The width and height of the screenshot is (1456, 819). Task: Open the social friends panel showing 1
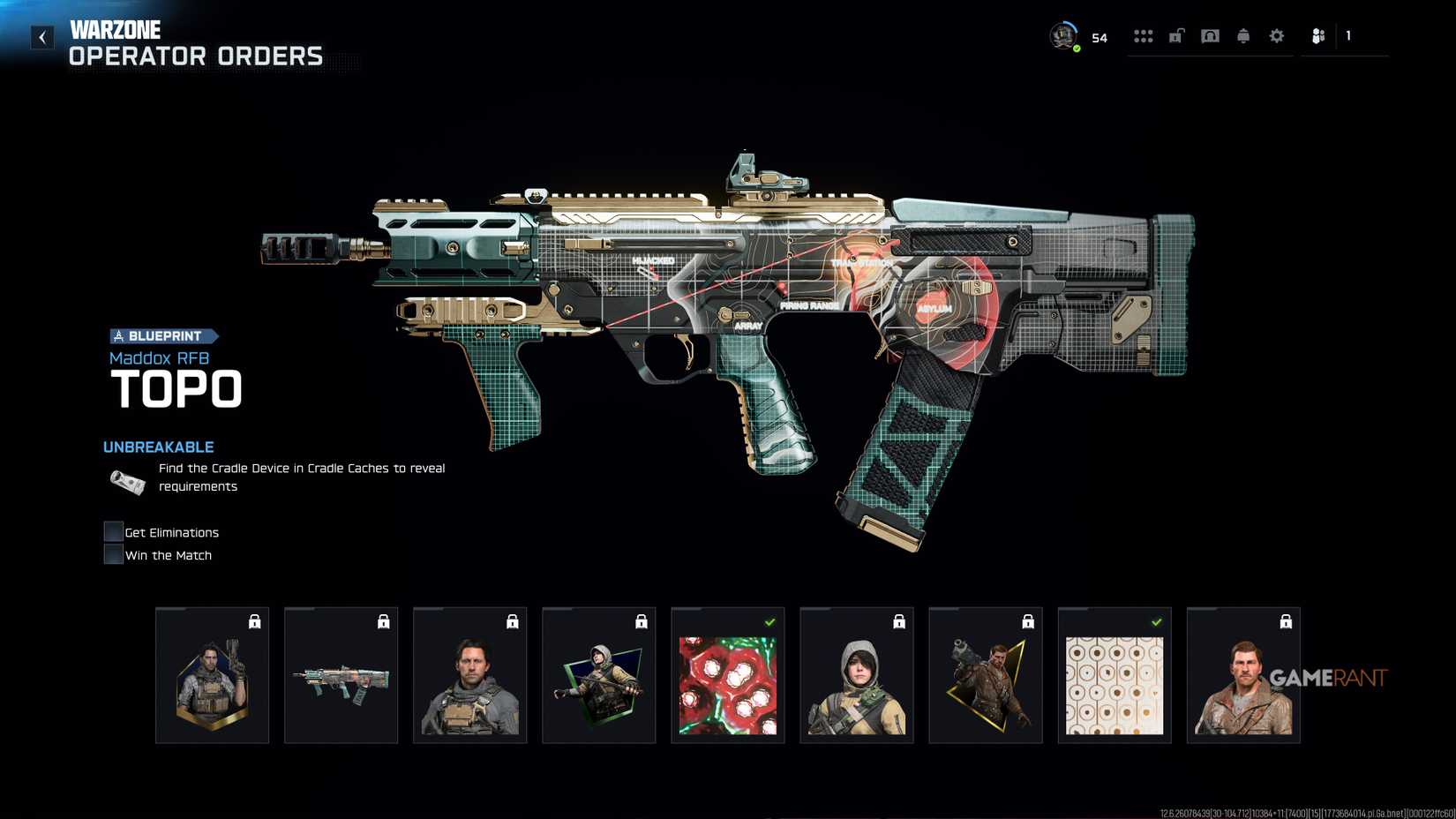(x=1318, y=35)
